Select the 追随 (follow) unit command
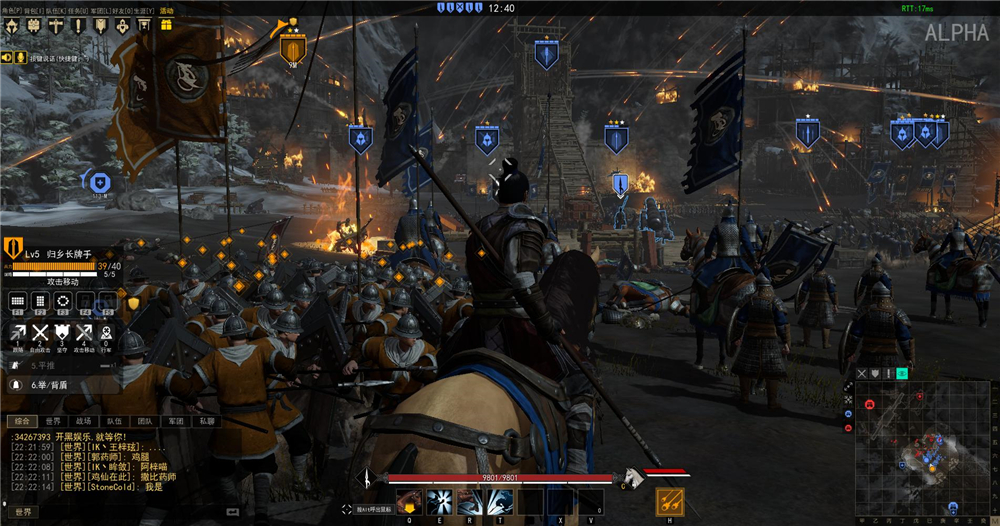This screenshot has width=1000, height=526. coord(18,333)
